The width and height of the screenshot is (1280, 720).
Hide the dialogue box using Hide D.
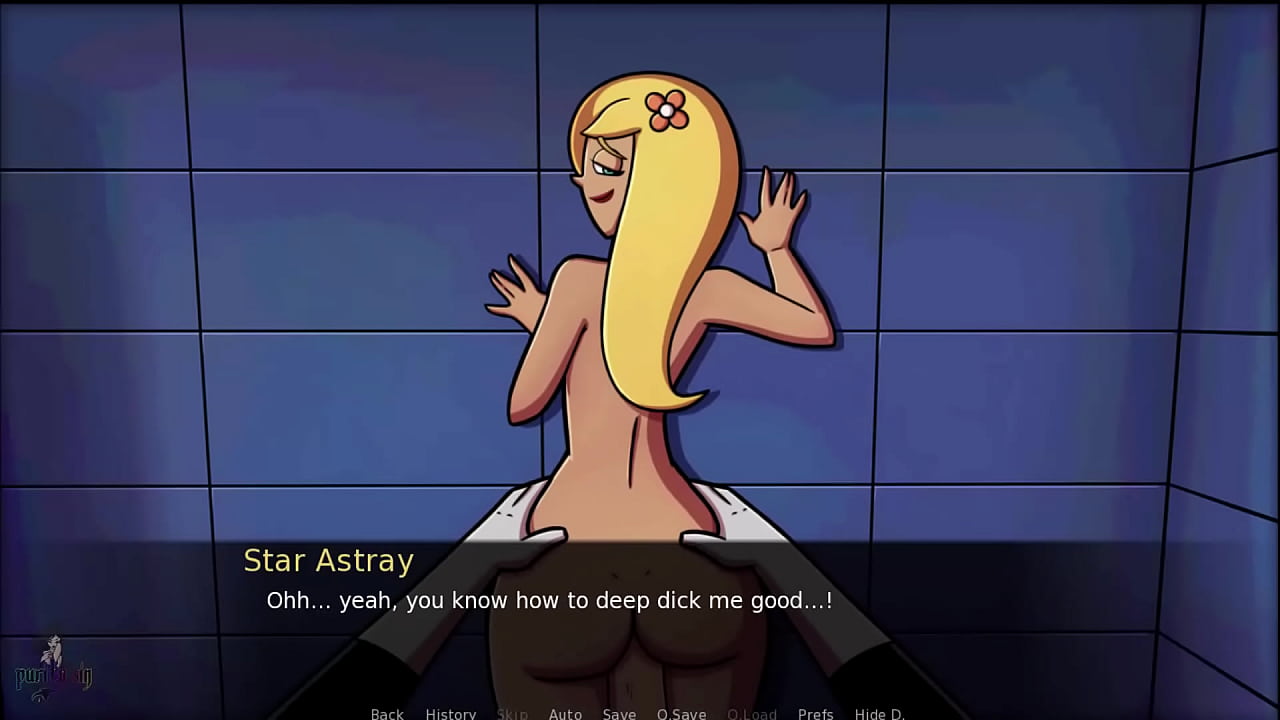coord(880,714)
